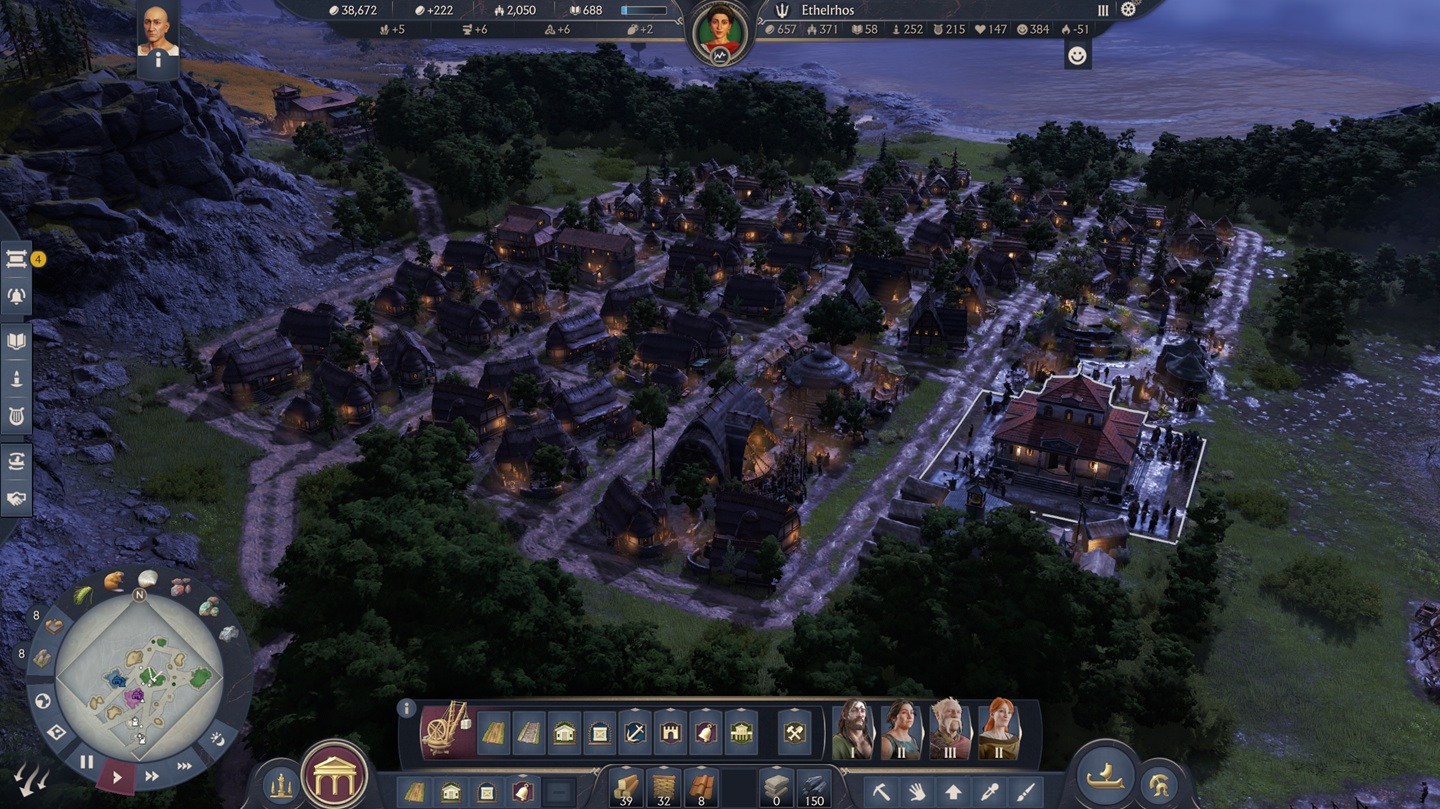
Task: Set game speed to fast forward
Action: point(152,776)
